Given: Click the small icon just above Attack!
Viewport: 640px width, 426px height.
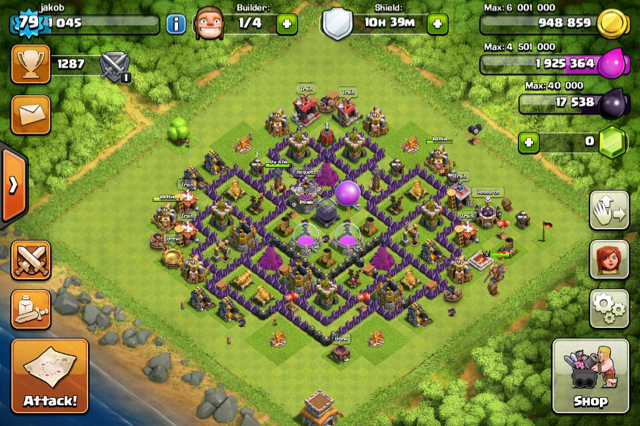Looking at the screenshot, I should point(30,310).
